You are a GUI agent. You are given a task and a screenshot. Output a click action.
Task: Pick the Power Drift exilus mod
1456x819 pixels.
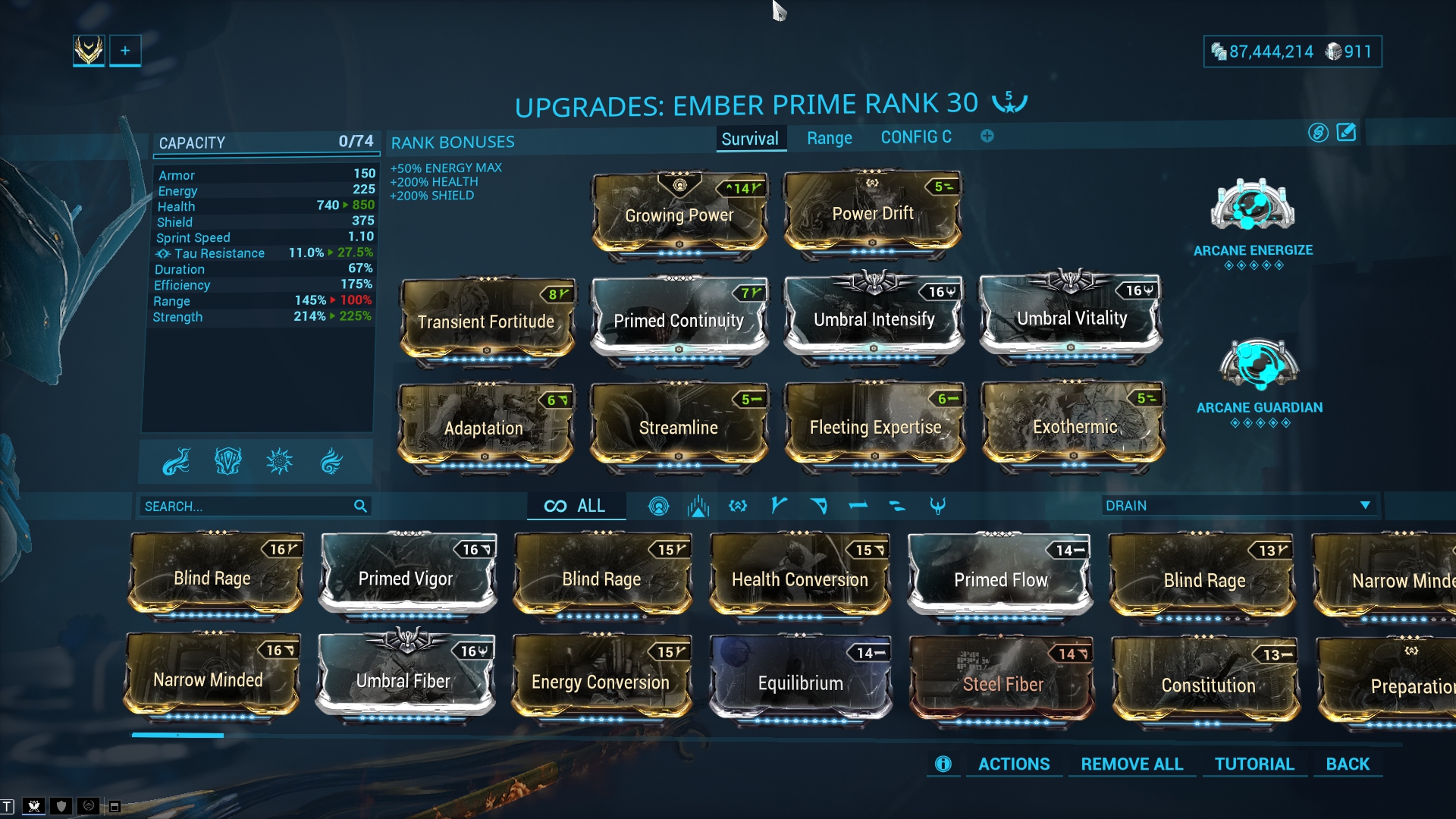point(872,213)
